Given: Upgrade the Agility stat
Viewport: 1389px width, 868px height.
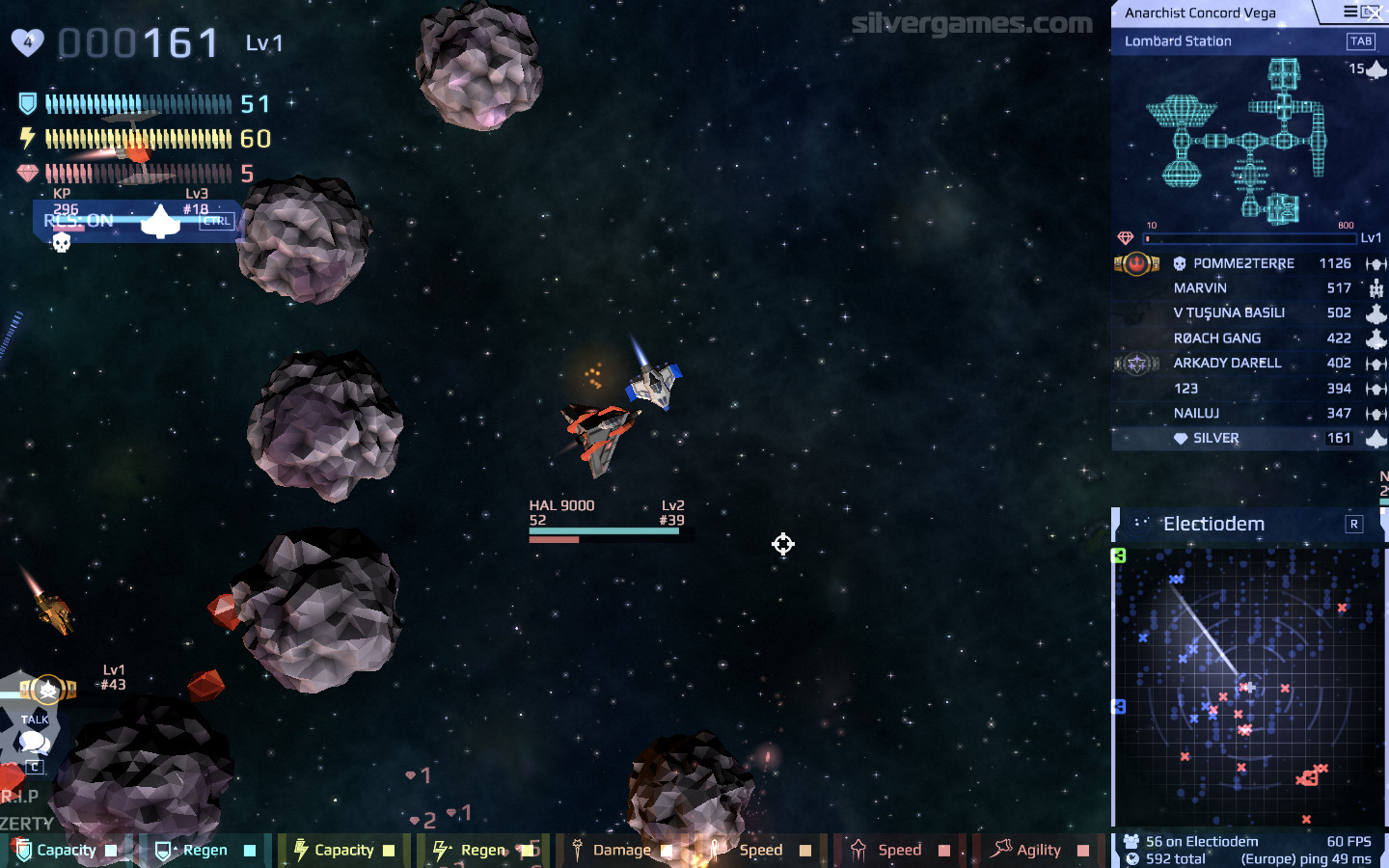Looking at the screenshot, I should pyautogui.click(x=1038, y=850).
